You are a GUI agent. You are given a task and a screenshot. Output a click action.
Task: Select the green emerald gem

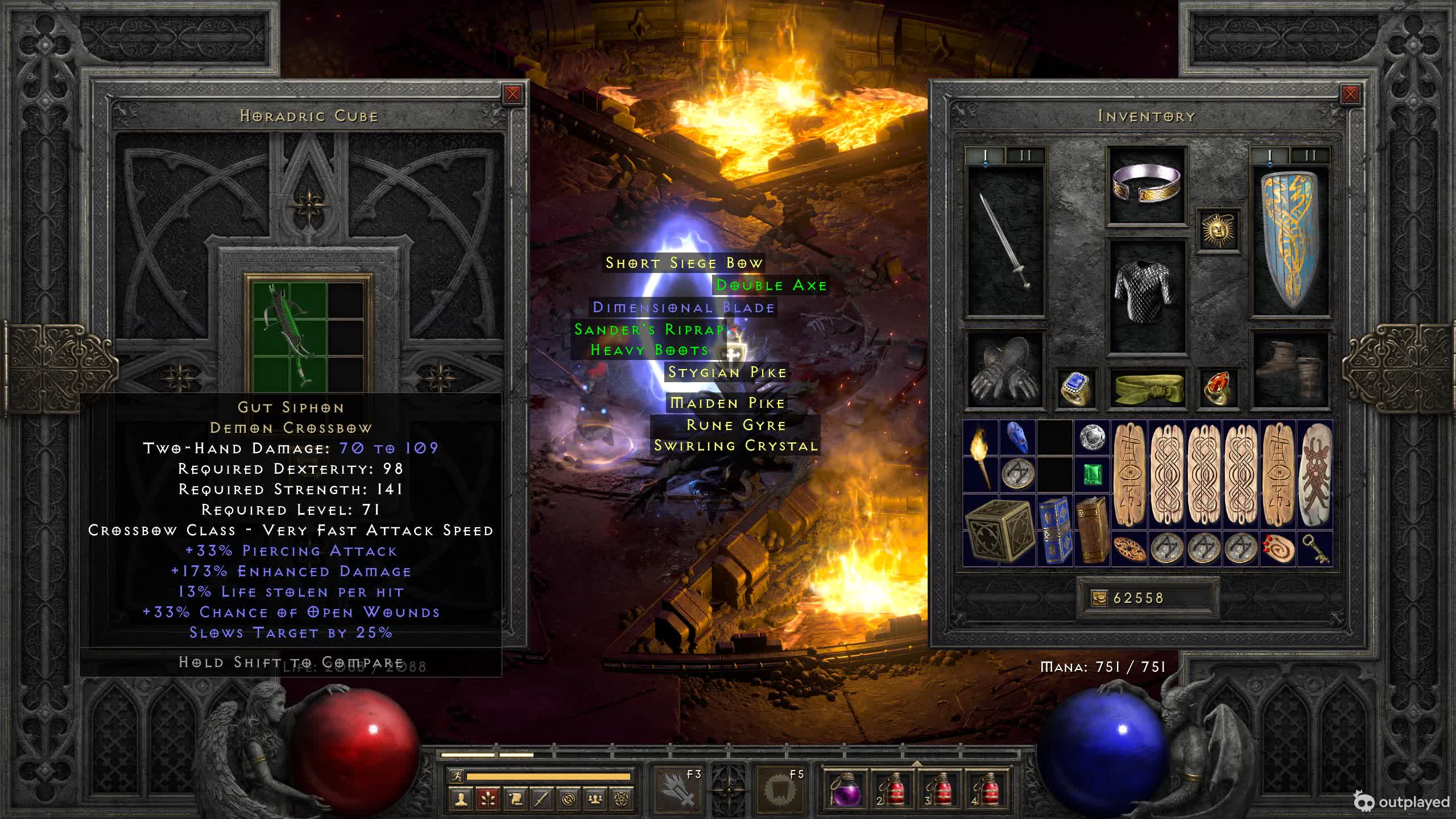point(1092,474)
